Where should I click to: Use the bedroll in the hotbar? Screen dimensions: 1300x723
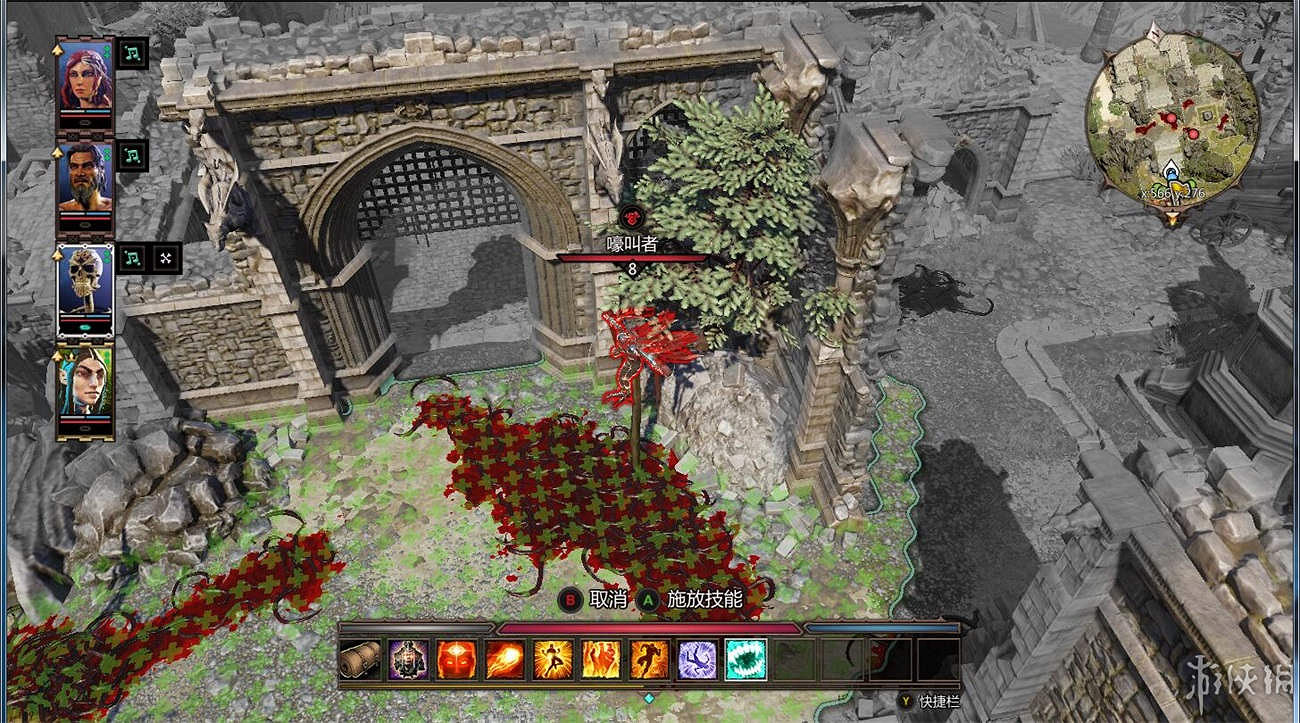(x=360, y=660)
